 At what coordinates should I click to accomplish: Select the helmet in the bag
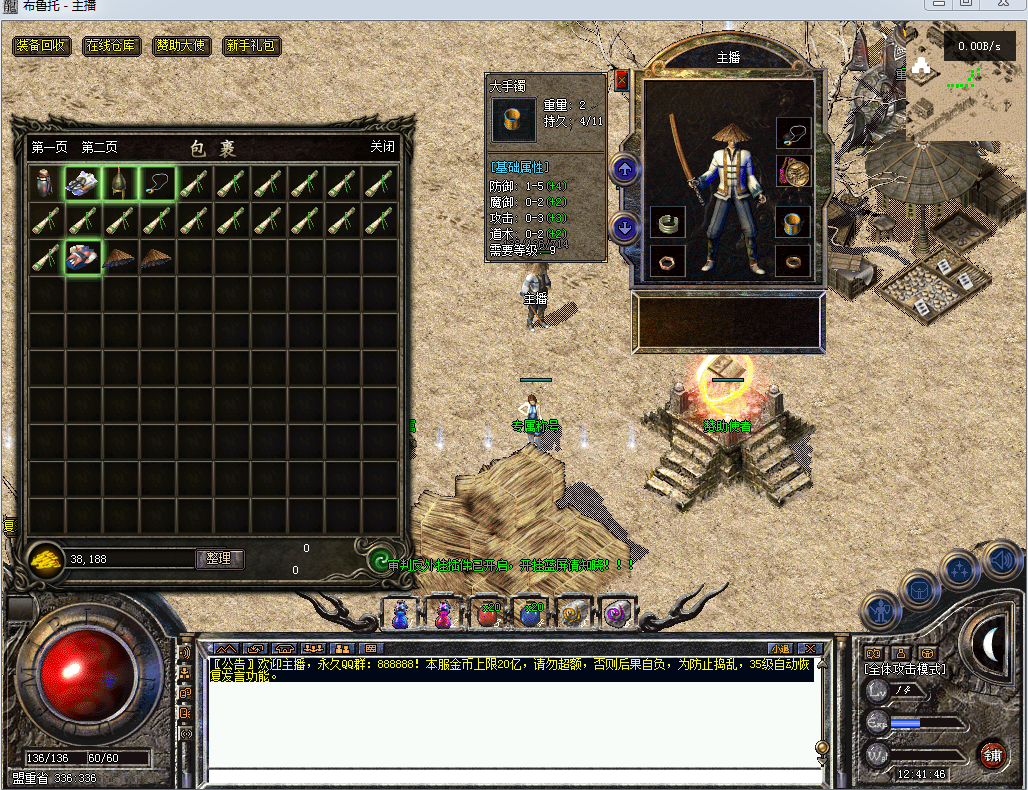[120, 182]
